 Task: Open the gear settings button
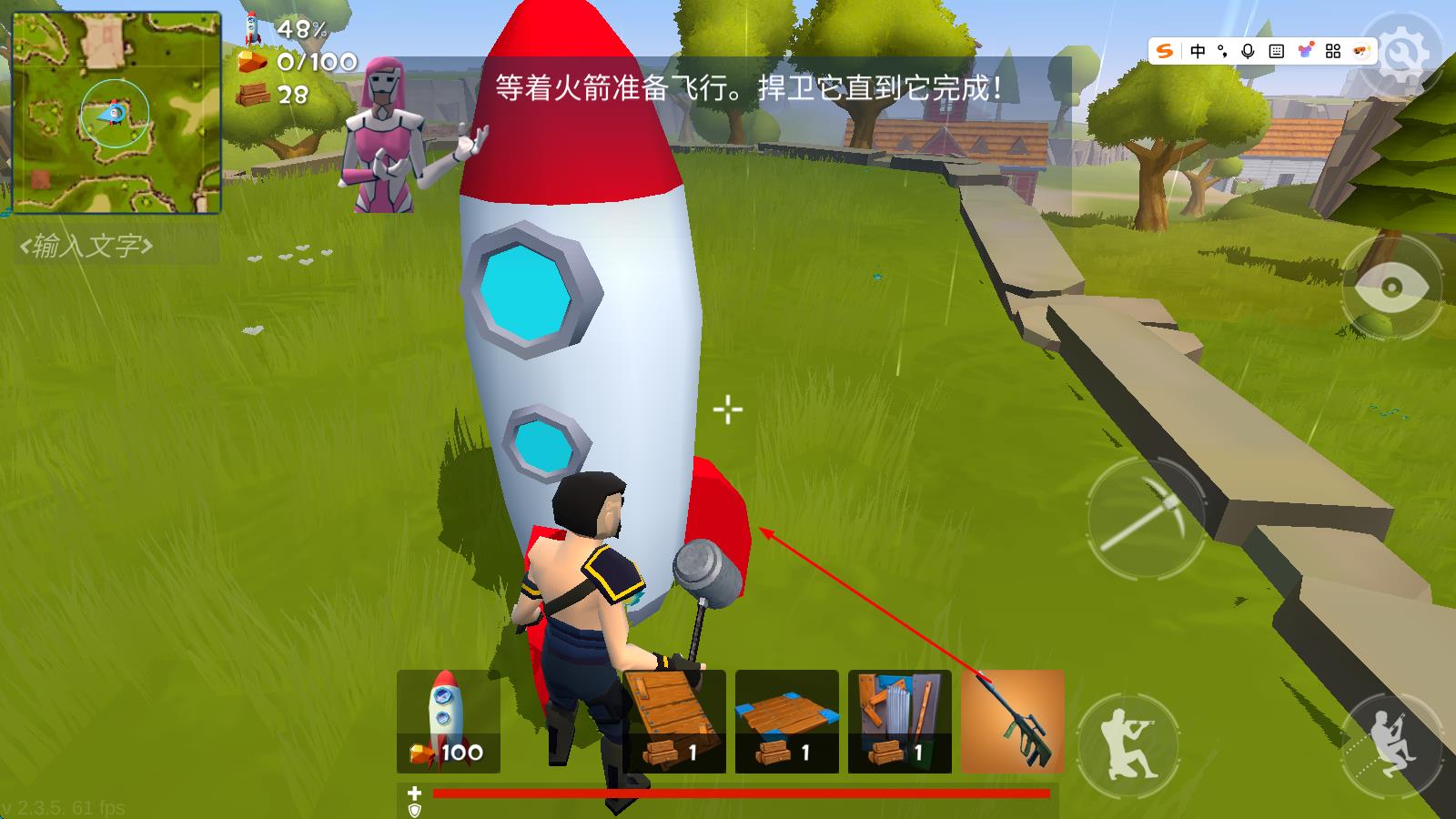[x=1405, y=55]
